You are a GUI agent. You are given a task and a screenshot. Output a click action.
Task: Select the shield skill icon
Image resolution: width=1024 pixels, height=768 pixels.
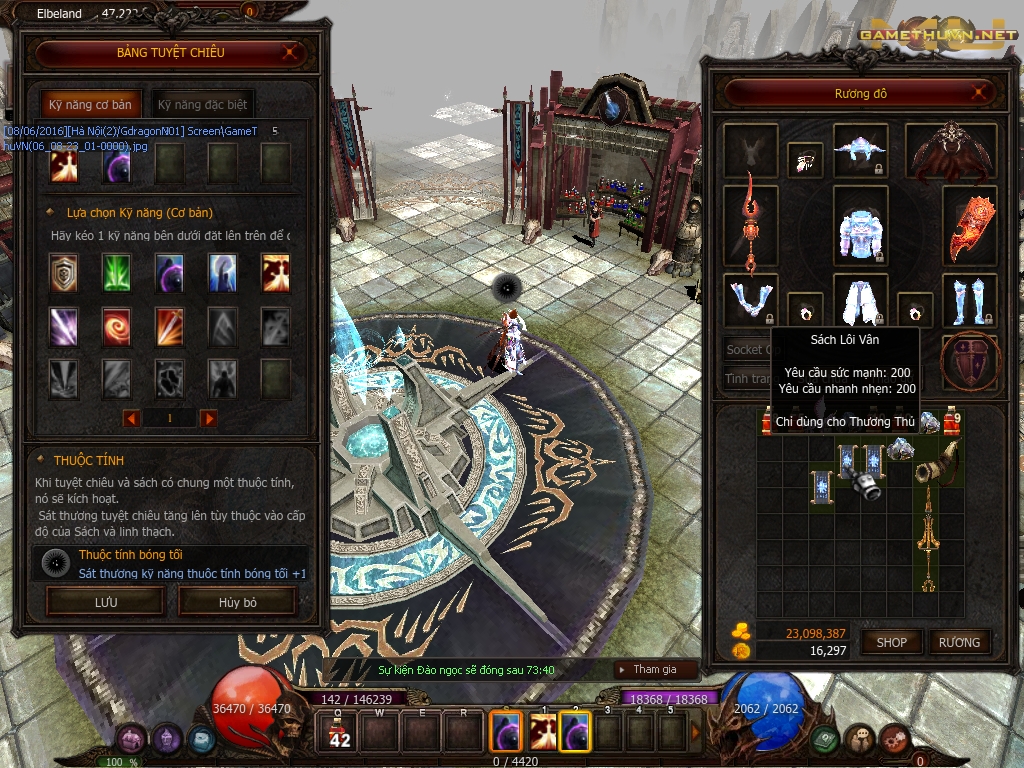click(64, 272)
